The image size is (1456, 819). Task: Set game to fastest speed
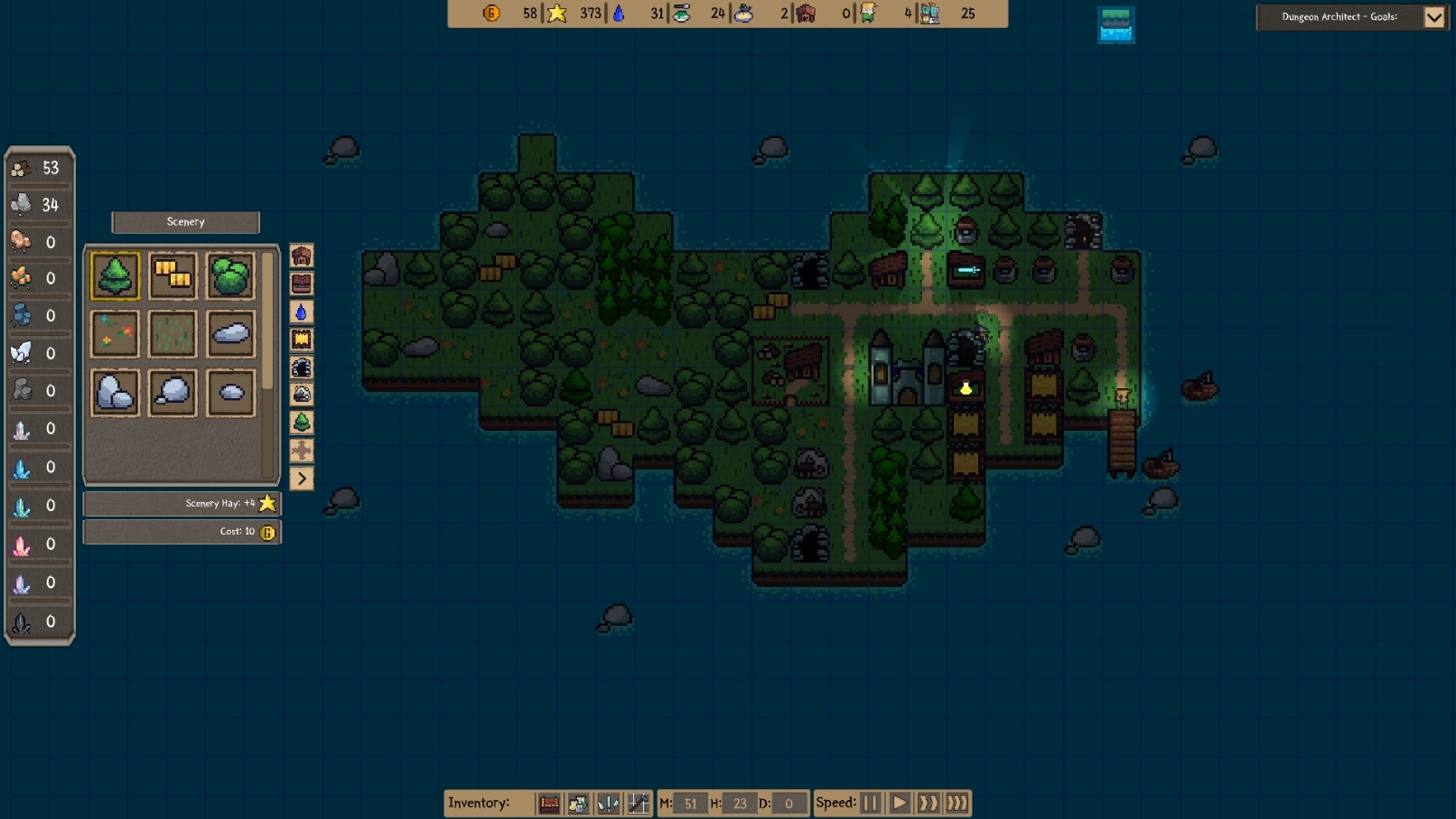point(957,802)
